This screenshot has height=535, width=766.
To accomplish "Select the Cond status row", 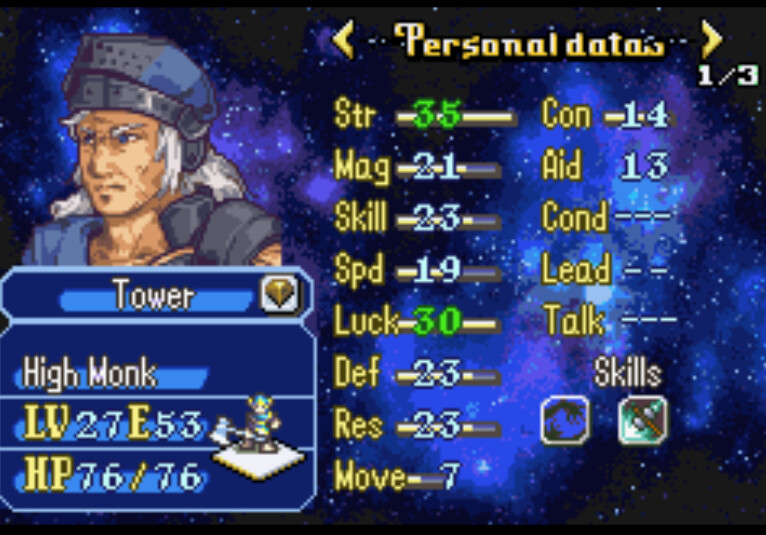I will pos(606,218).
